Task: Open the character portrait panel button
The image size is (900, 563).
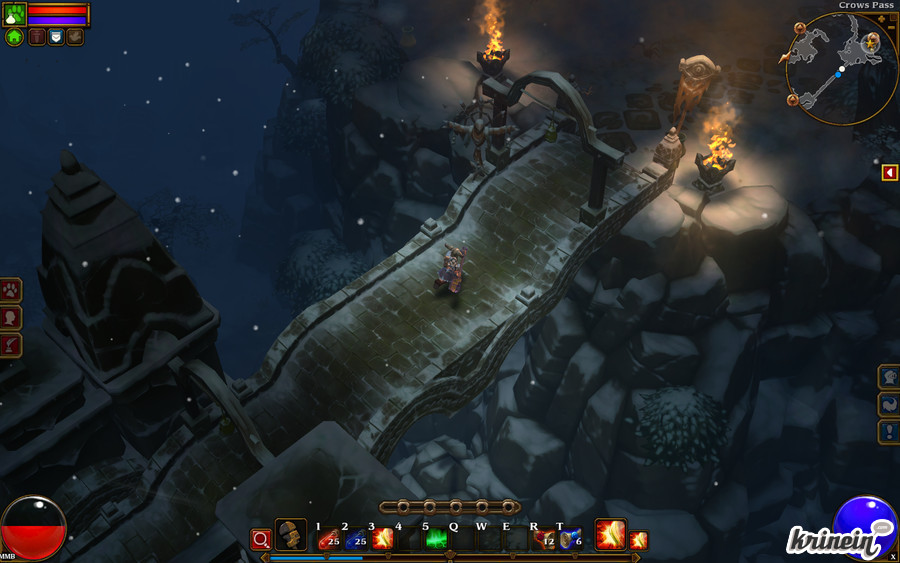Action: 11,318
